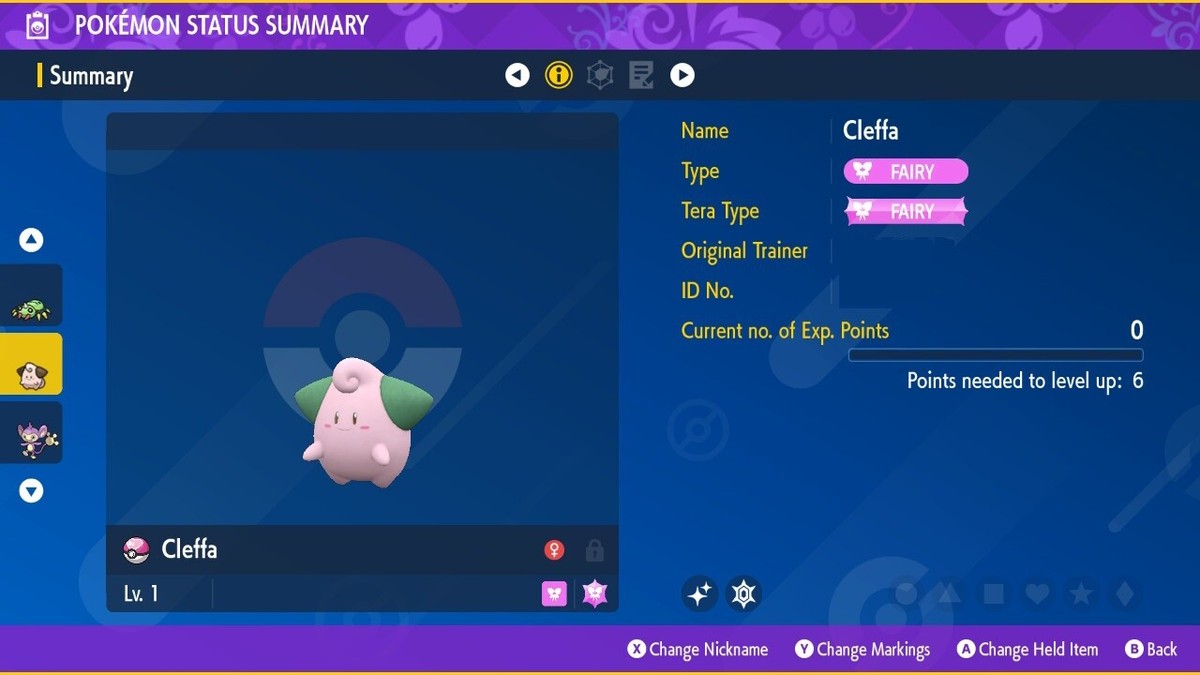Select the yellow info summary tab
Screen dimensions: 1200x675
[558, 75]
